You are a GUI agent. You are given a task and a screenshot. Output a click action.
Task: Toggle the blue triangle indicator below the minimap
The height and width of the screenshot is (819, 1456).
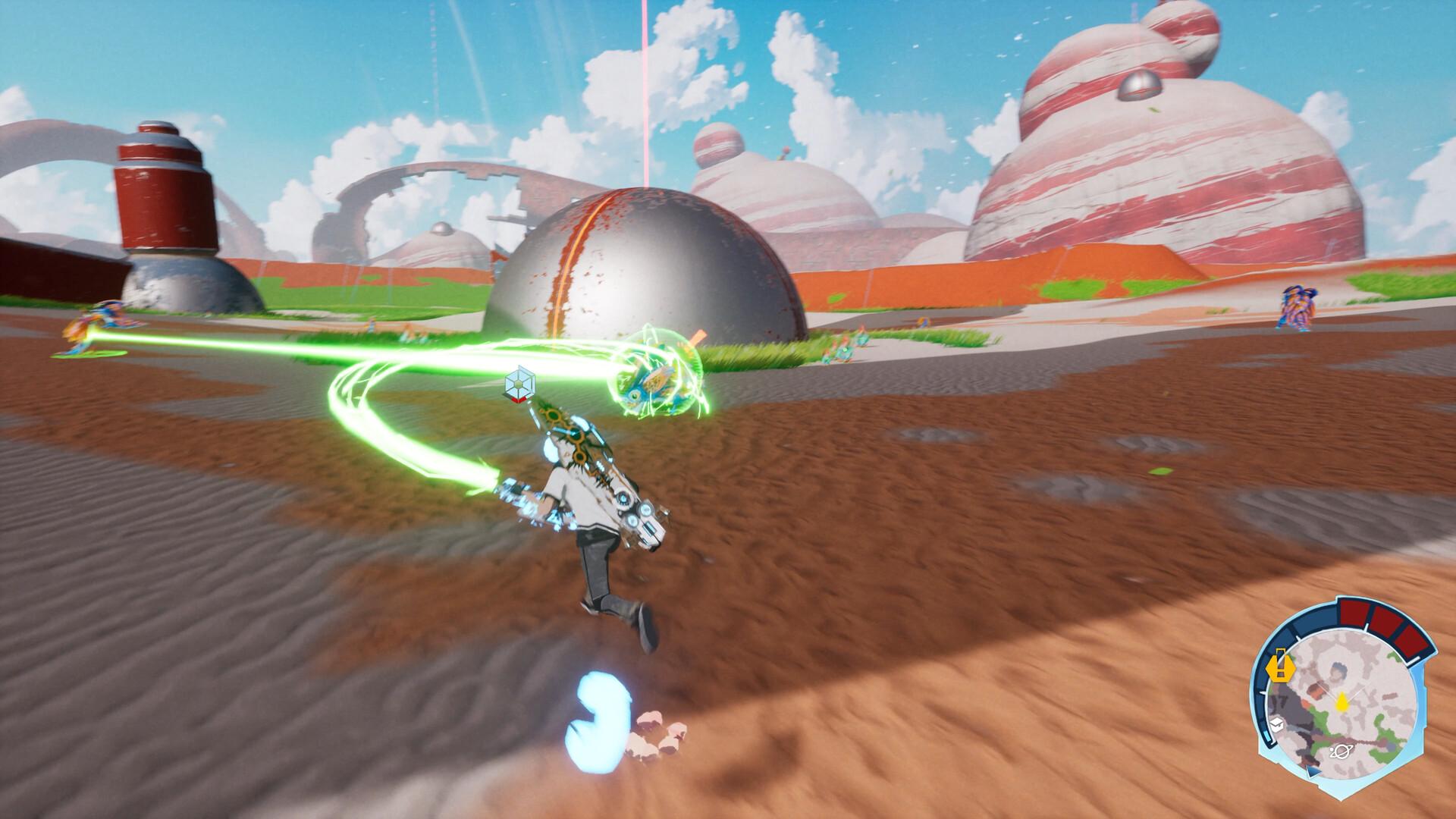point(1313,772)
